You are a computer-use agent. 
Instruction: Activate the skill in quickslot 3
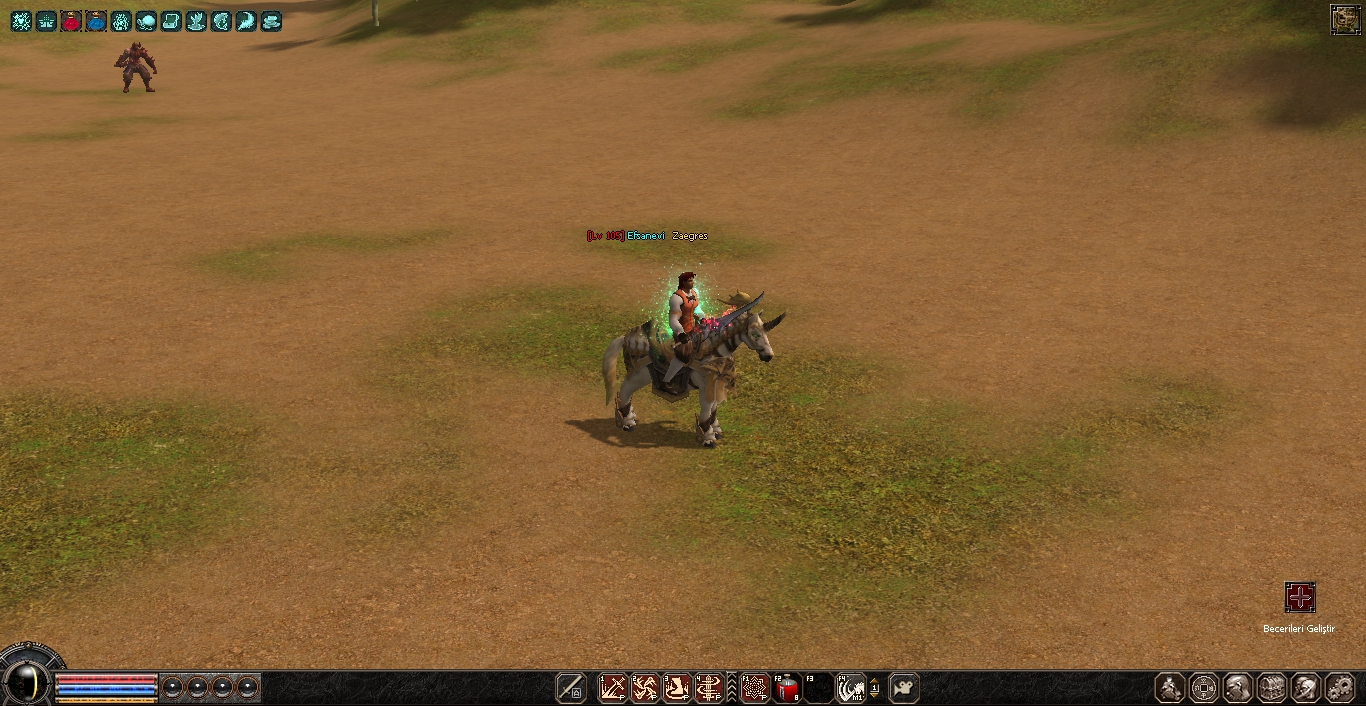(x=677, y=688)
